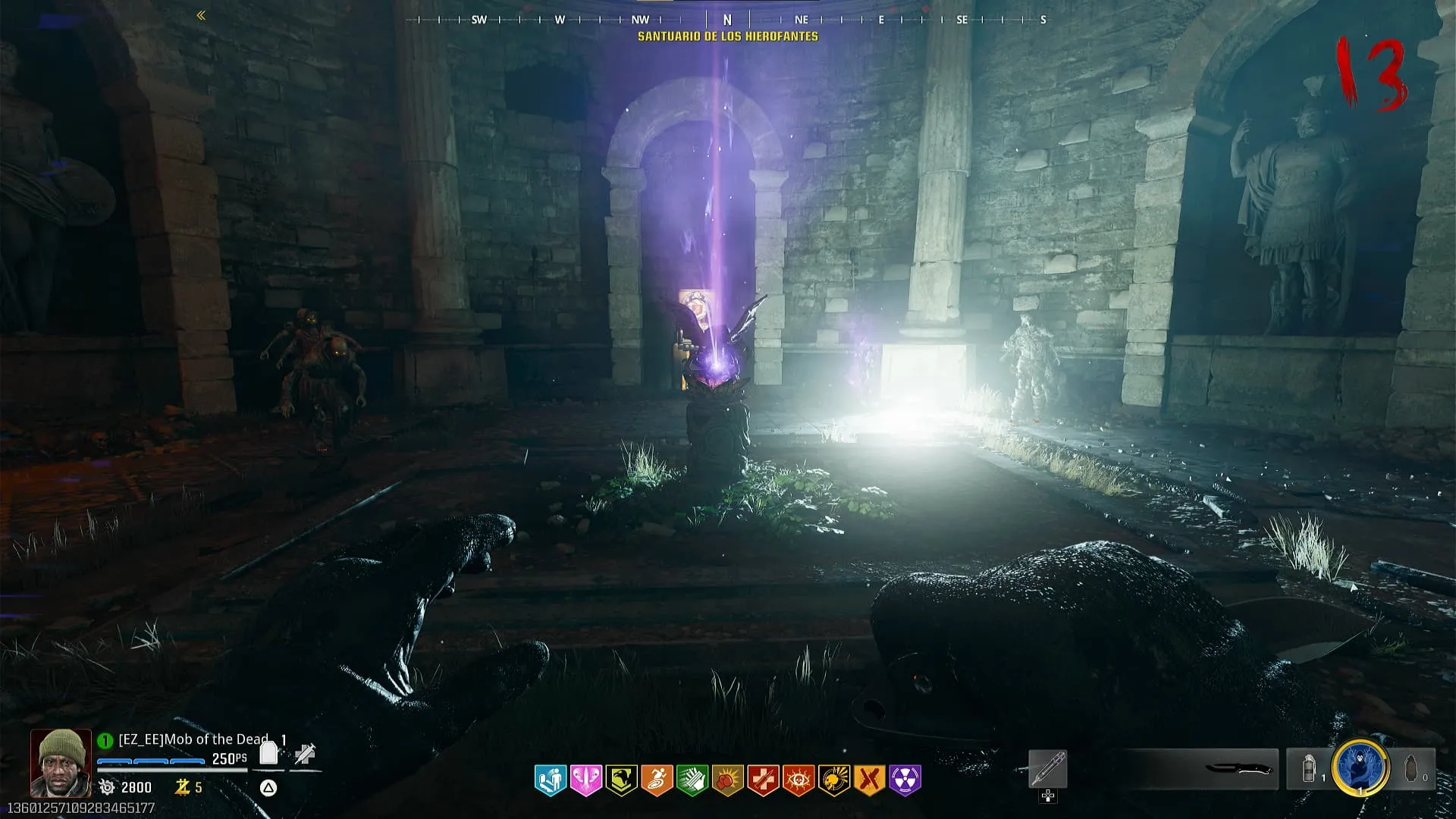Select the lethal equipment slot

(1412, 769)
